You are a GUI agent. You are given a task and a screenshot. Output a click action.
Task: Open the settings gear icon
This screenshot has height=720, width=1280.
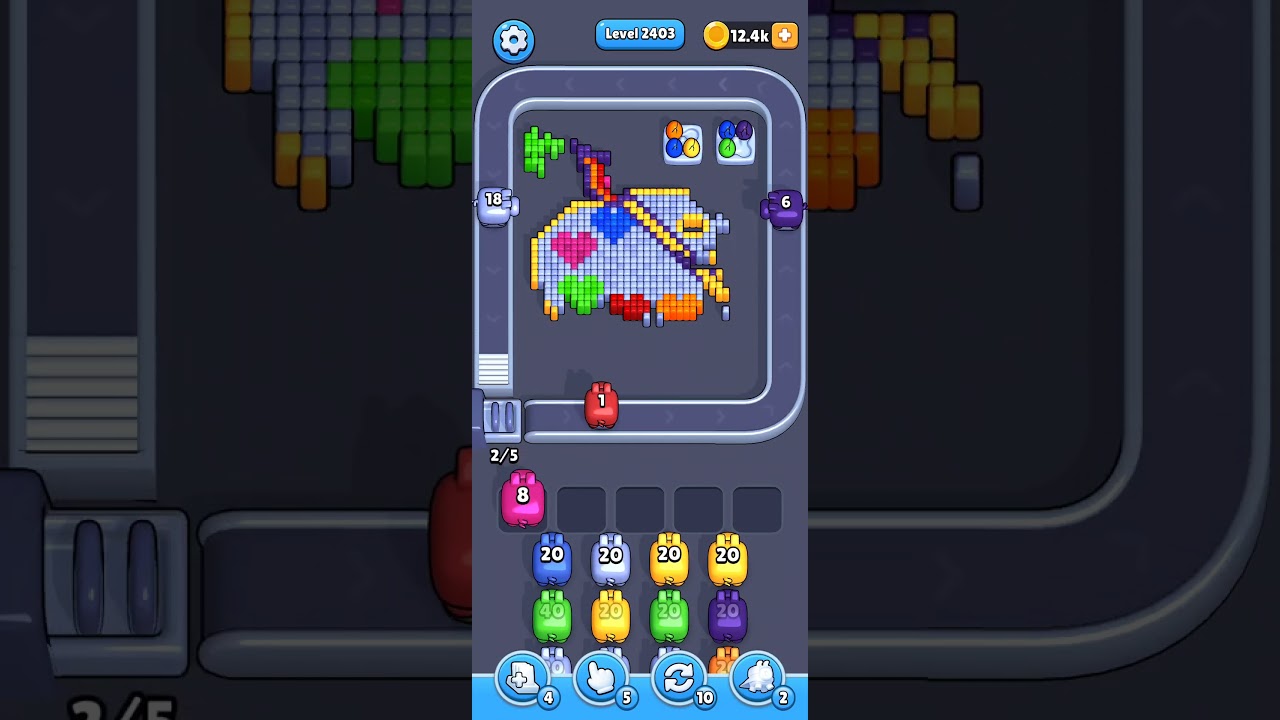point(514,41)
